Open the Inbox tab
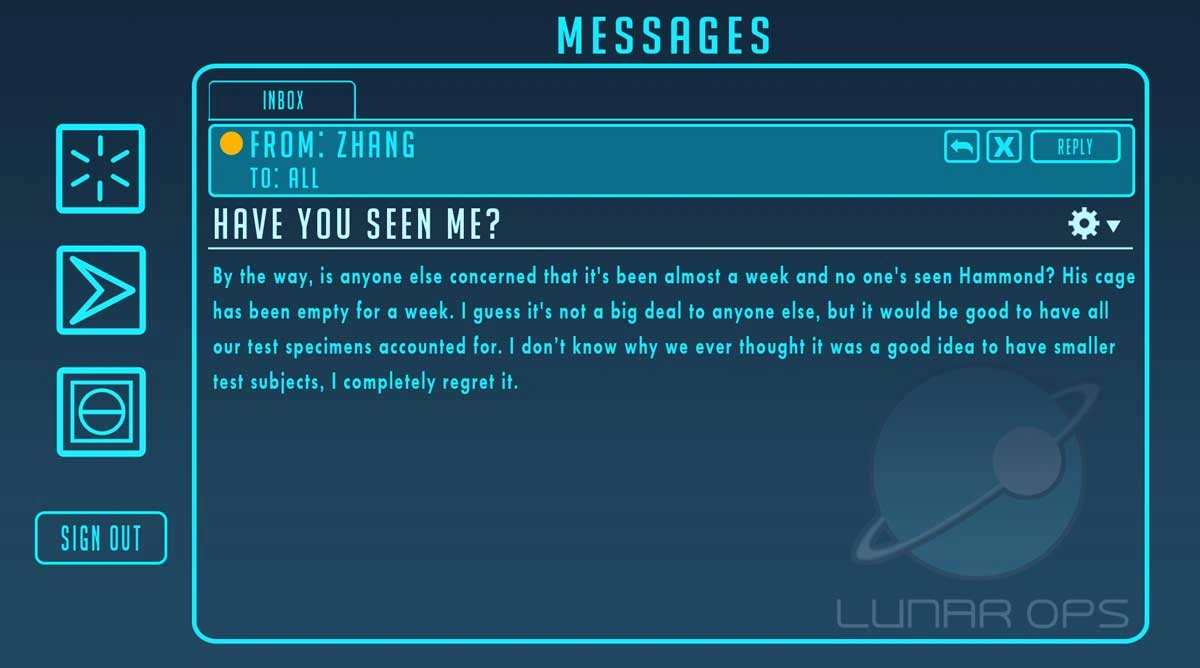This screenshot has height=668, width=1200. [282, 100]
